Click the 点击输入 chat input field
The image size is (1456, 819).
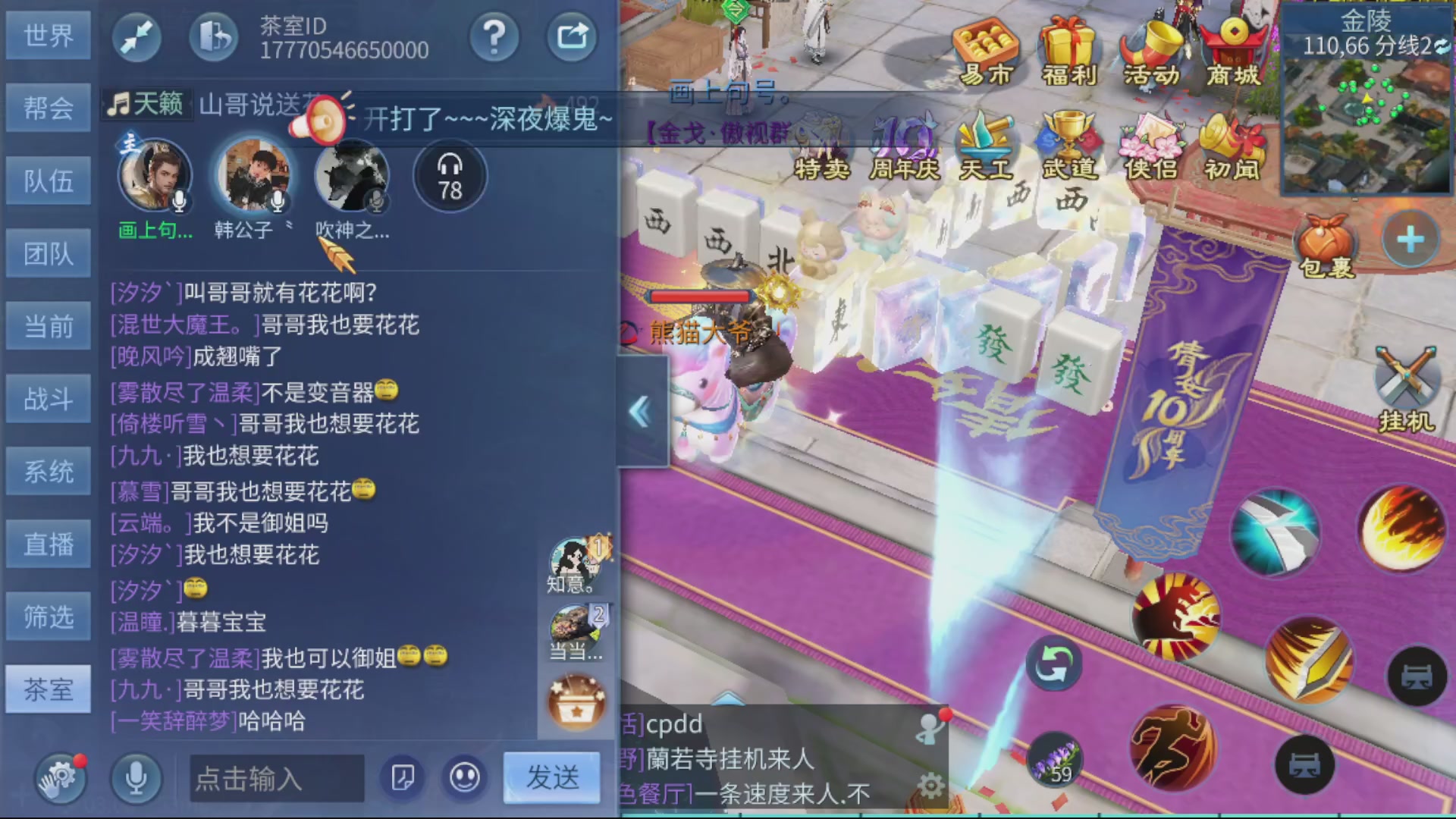click(277, 779)
